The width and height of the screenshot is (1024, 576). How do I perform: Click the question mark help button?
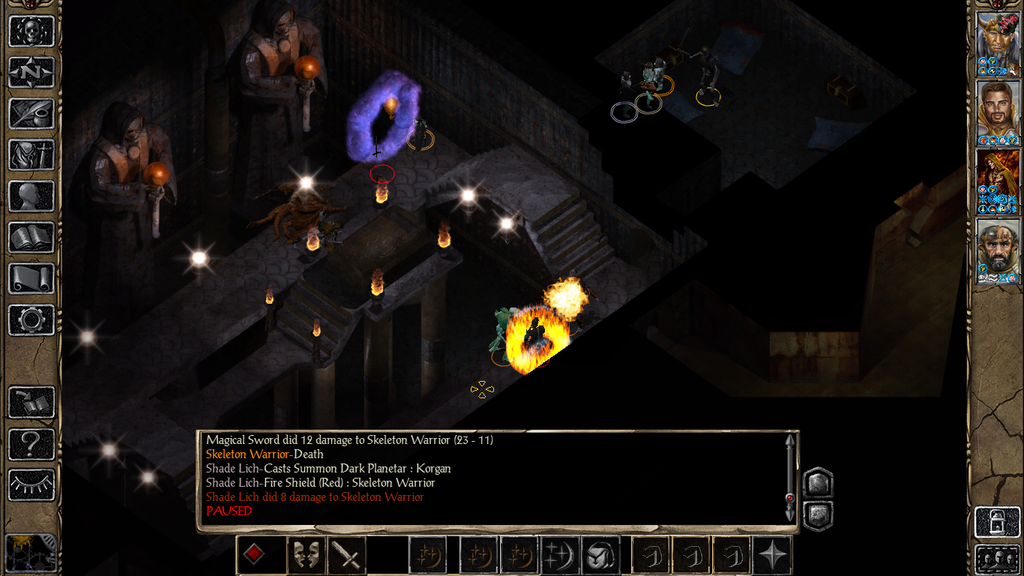(31, 443)
